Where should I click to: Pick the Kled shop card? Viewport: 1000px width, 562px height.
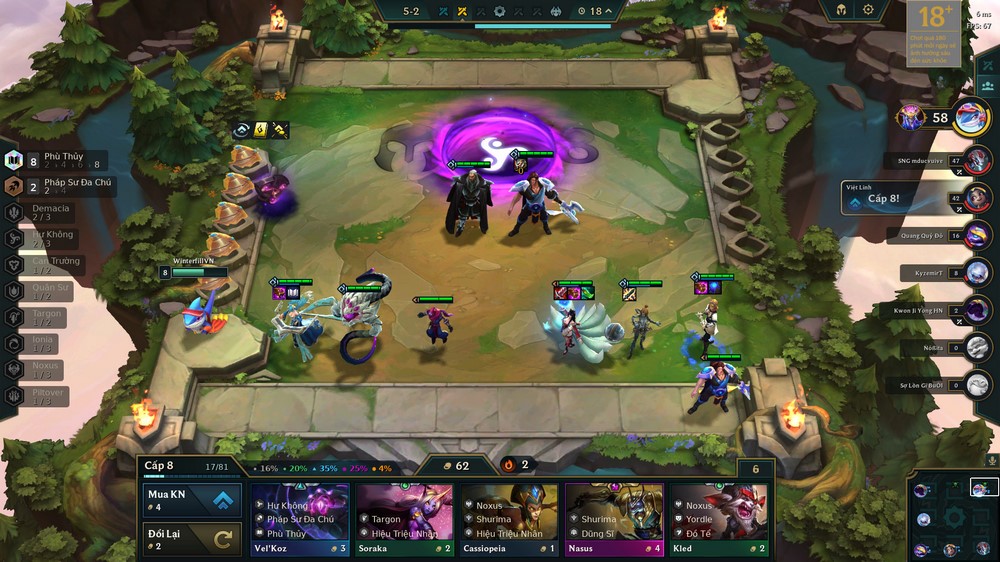click(718, 520)
